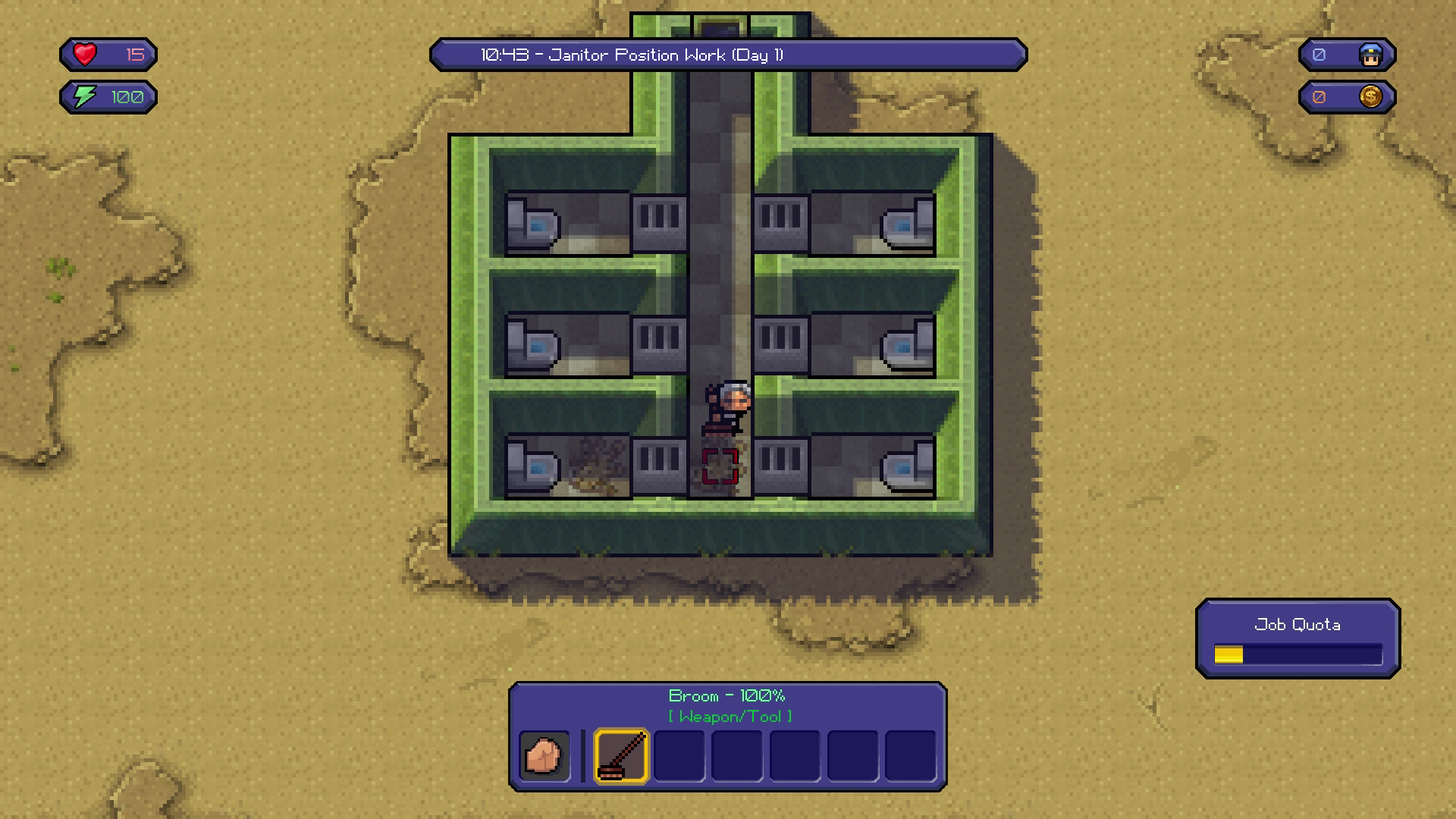Image resolution: width=1456 pixels, height=819 pixels.
Task: Click the routine clock banner
Action: tap(728, 55)
